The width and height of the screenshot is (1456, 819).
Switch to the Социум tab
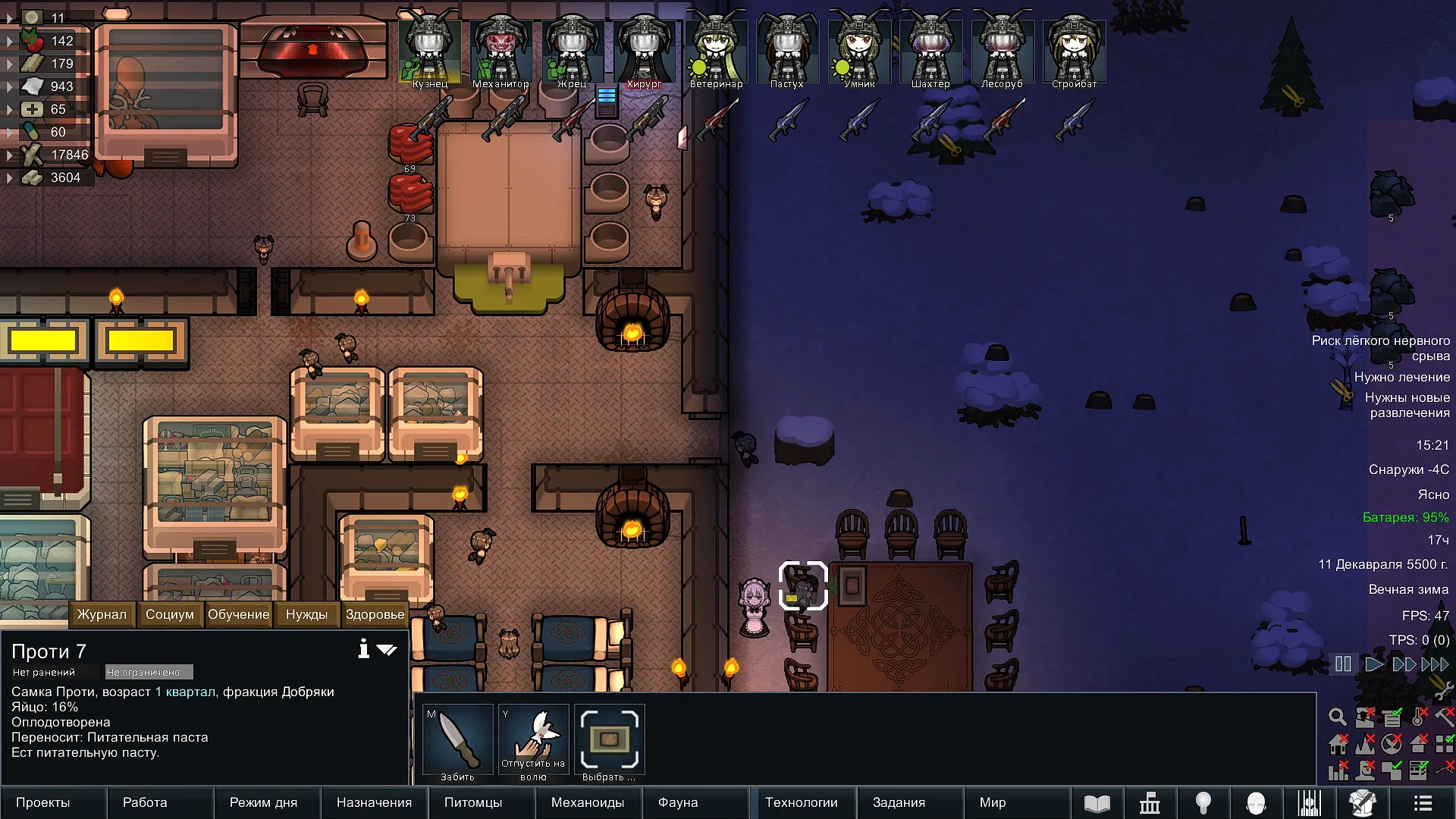click(170, 614)
